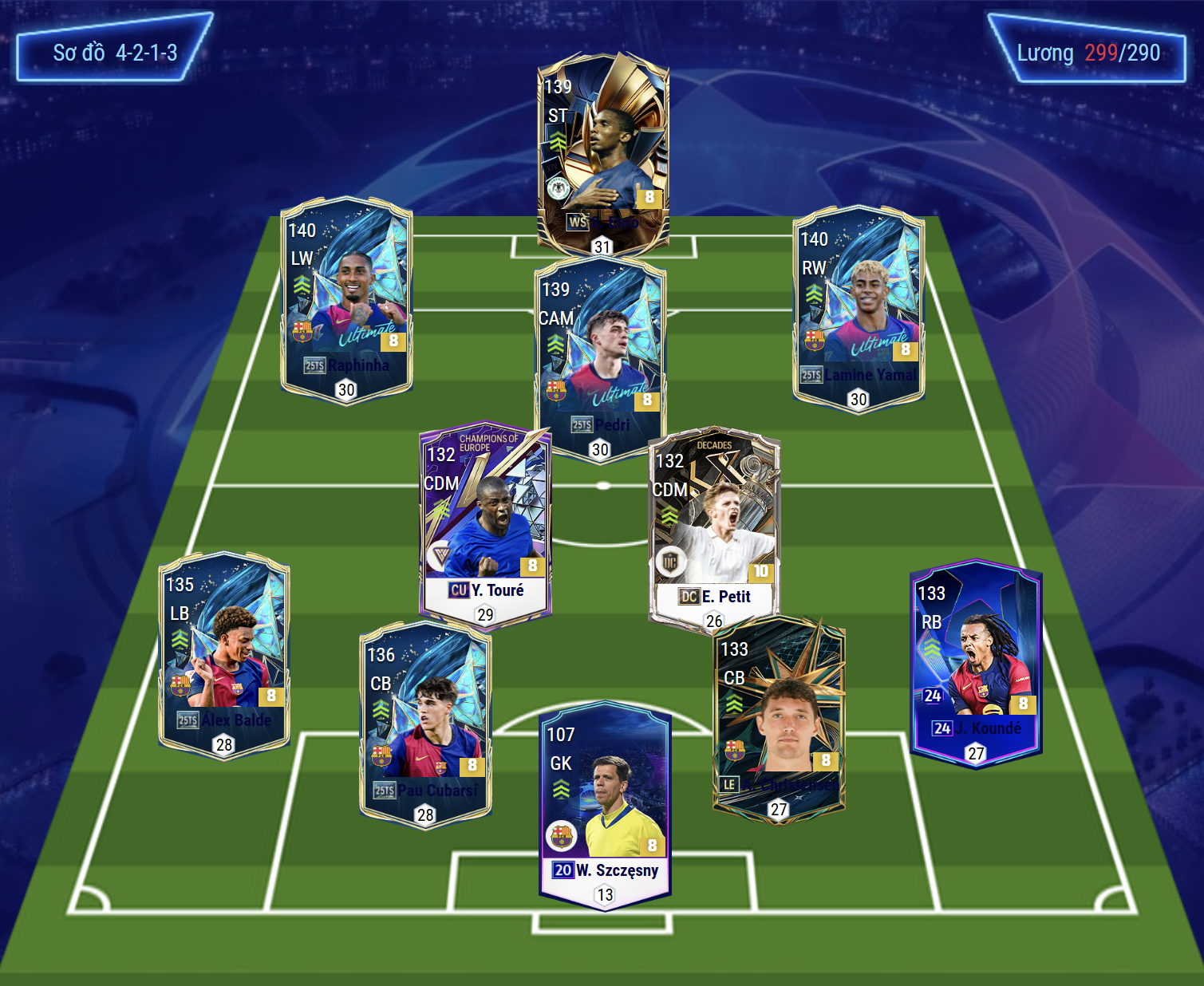Select Alex Balde's LB card
1204x986 pixels.
click(224, 656)
